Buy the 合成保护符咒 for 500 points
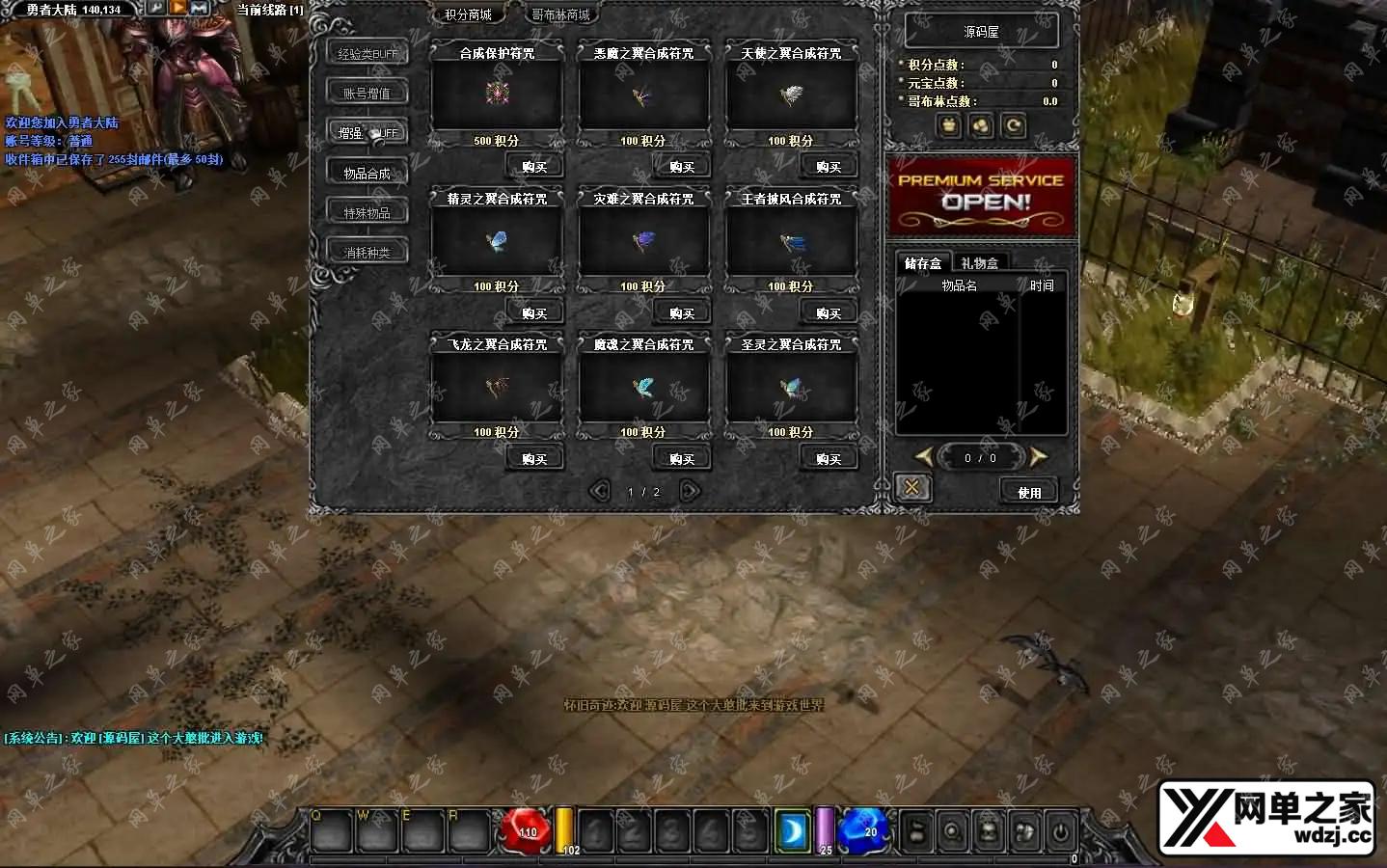Image resolution: width=1387 pixels, height=868 pixels. tap(534, 167)
